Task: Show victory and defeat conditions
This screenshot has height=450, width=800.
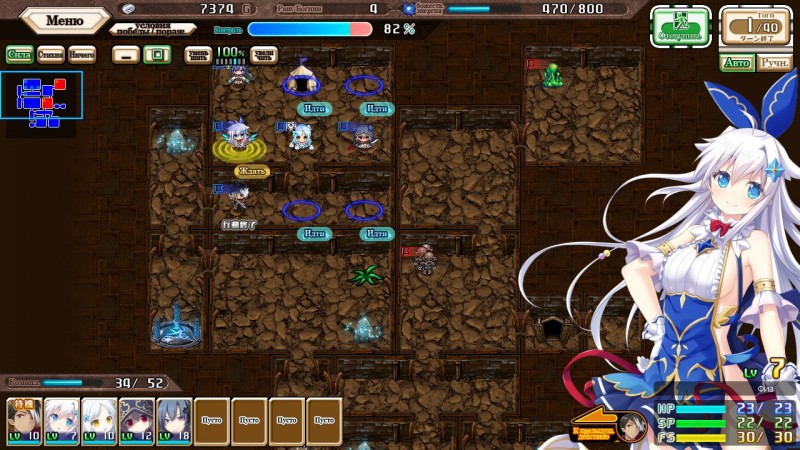Action: 152,28
